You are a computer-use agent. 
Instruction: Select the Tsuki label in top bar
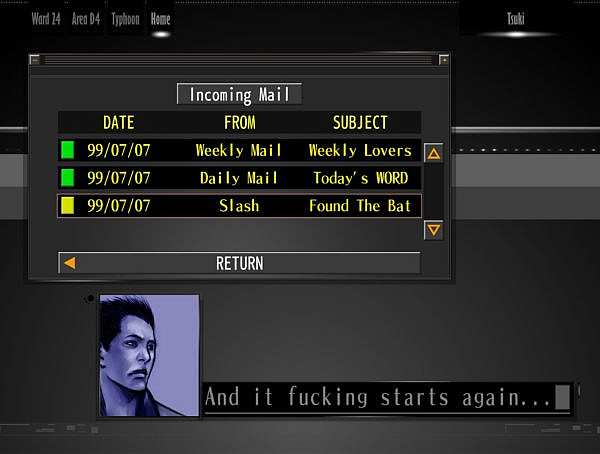pyautogui.click(x=515, y=19)
